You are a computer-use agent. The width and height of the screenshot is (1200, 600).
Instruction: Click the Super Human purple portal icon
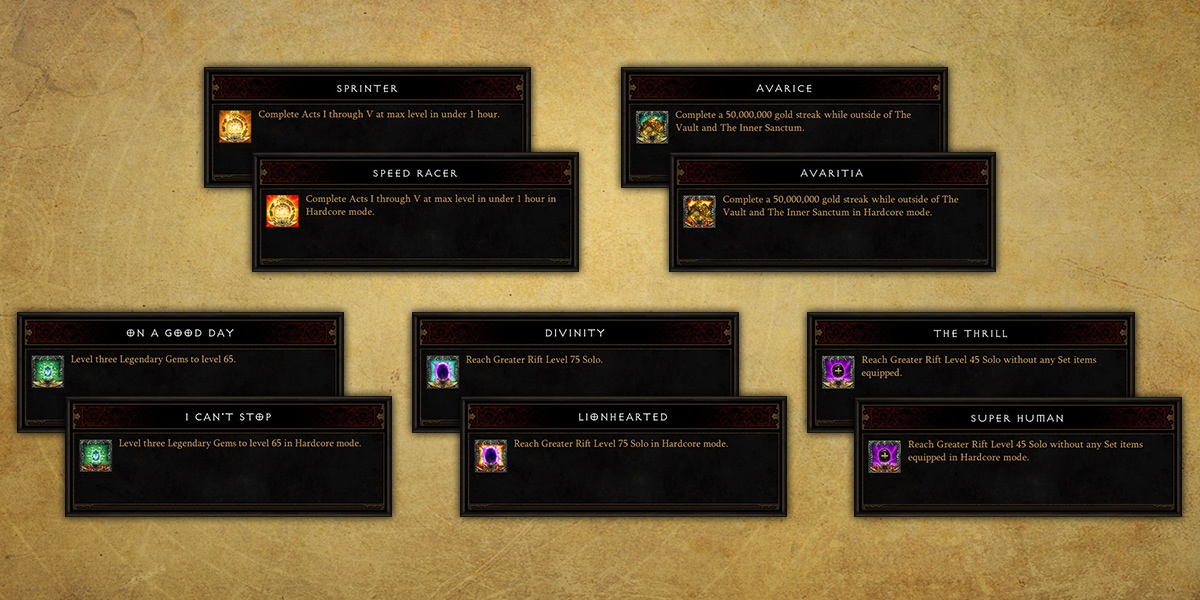coord(885,455)
